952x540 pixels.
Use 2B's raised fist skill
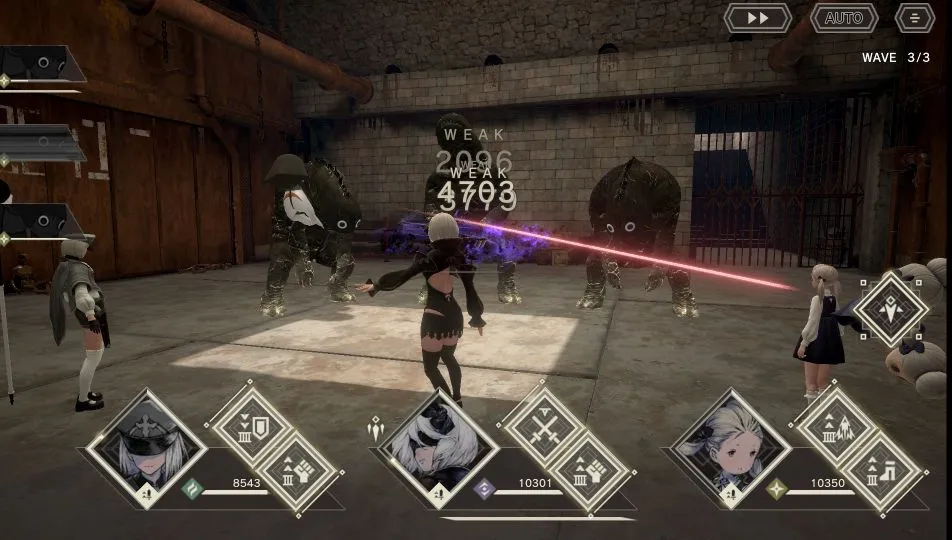[x=590, y=468]
